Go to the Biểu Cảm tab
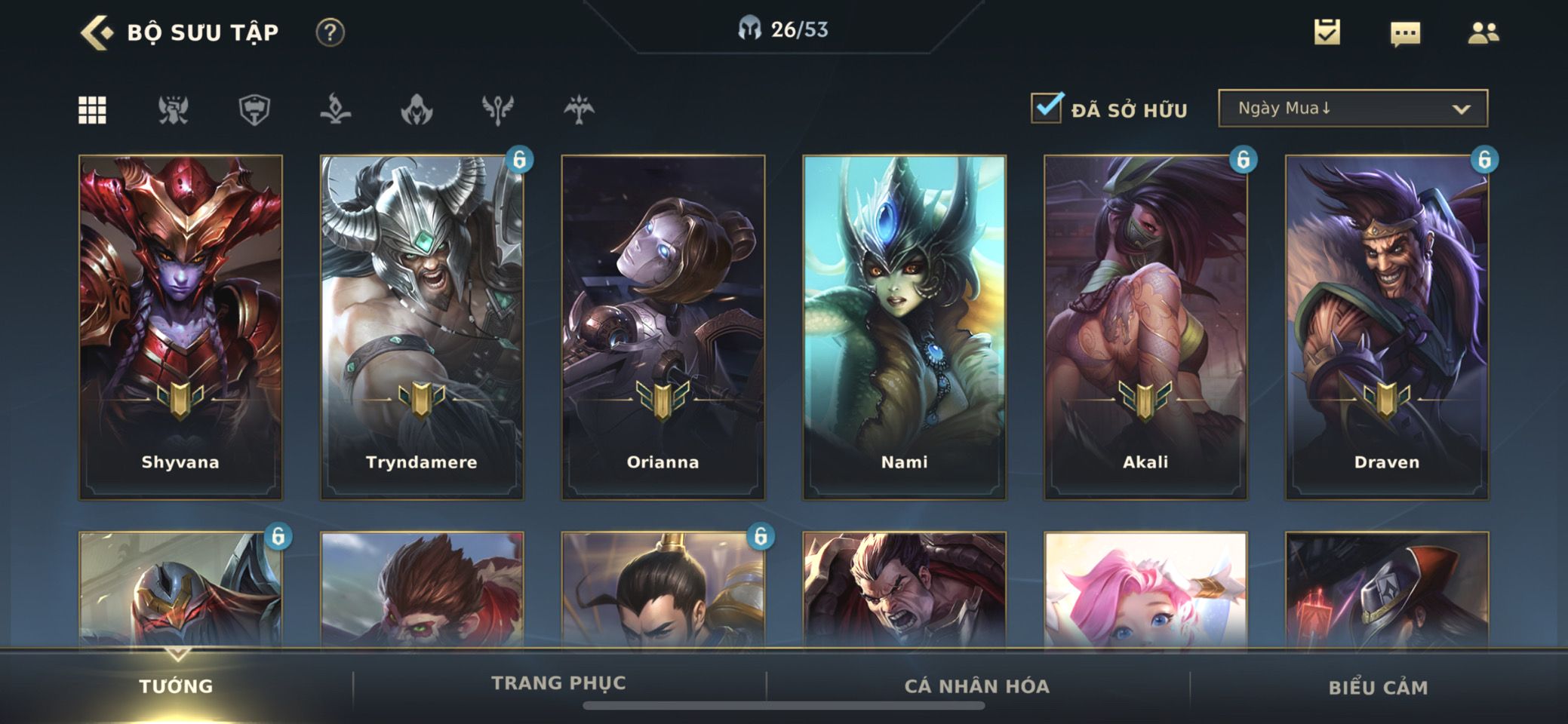Viewport: 1568px width, 724px height. [x=1378, y=687]
